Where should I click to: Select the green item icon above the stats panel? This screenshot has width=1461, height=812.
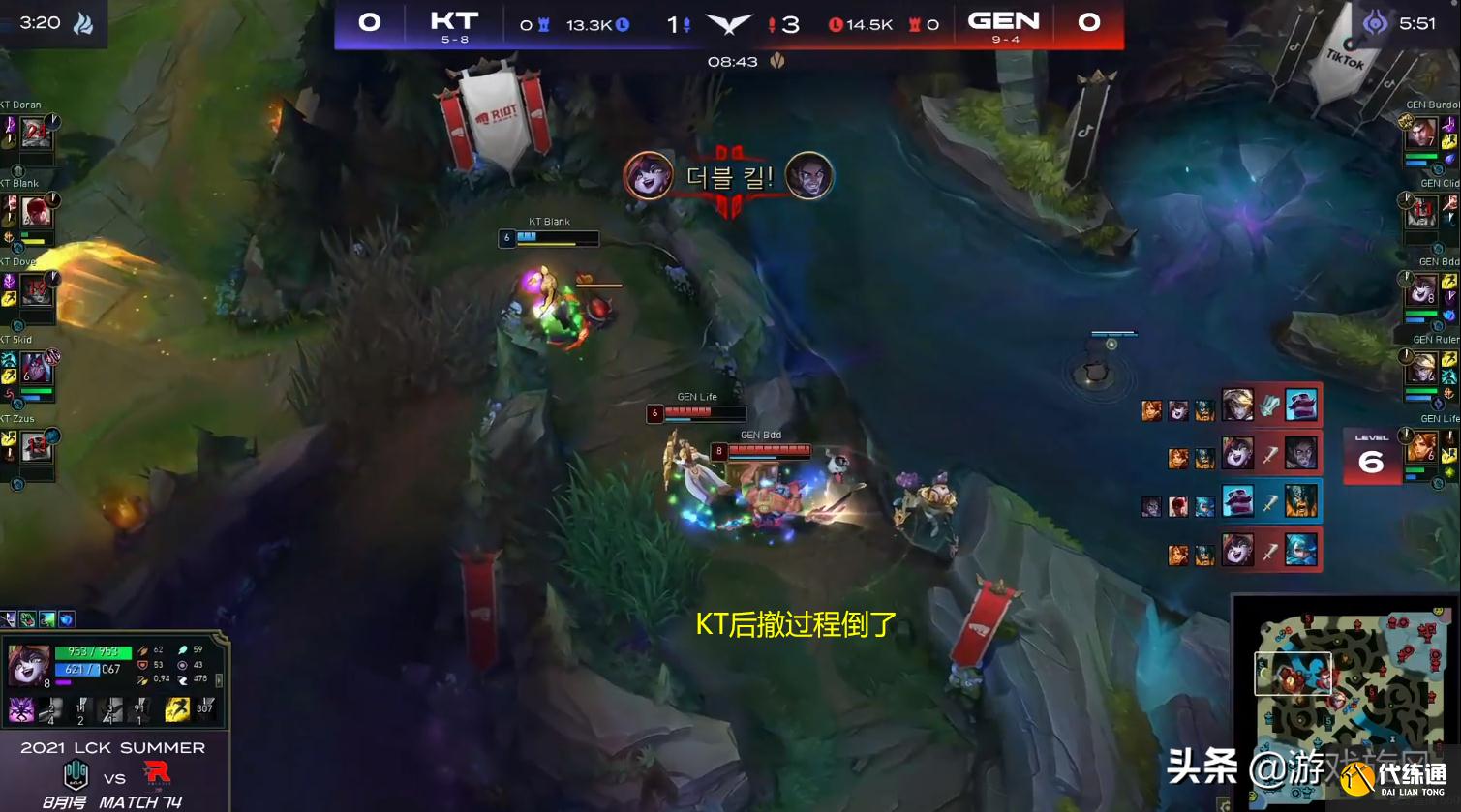pos(27,617)
